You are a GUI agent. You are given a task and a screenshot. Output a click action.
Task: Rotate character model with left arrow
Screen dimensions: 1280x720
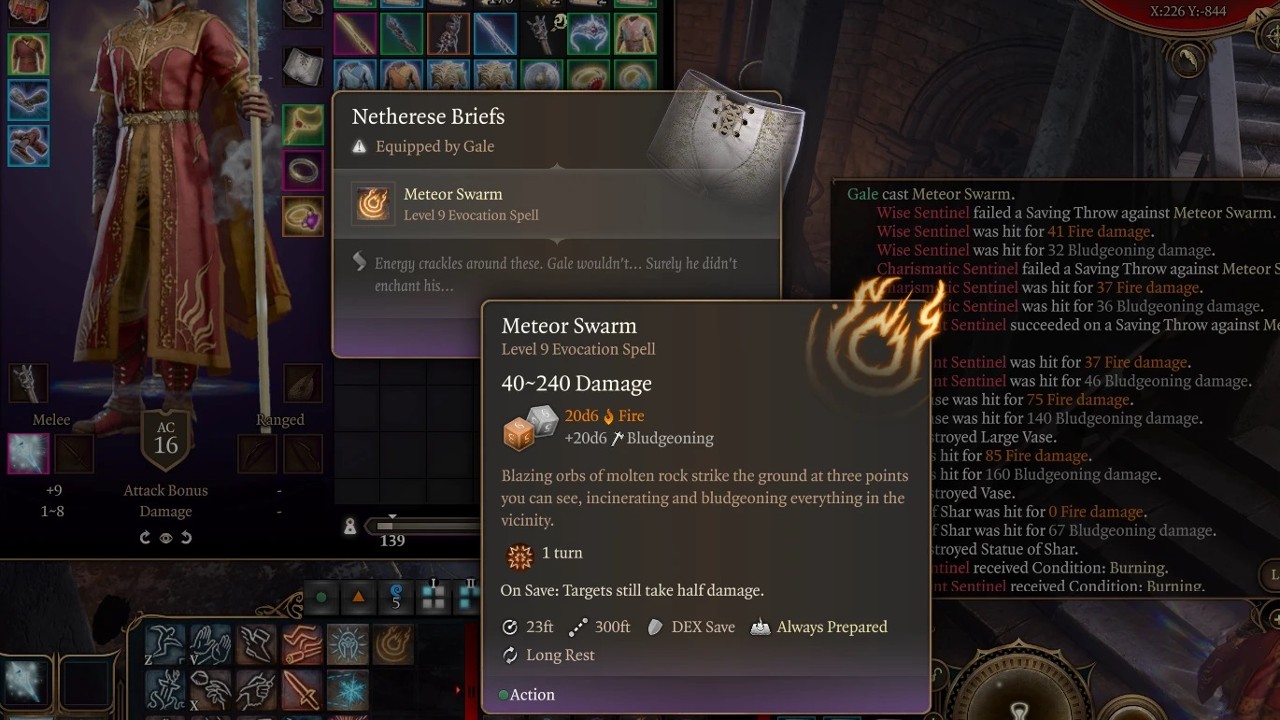click(x=146, y=537)
